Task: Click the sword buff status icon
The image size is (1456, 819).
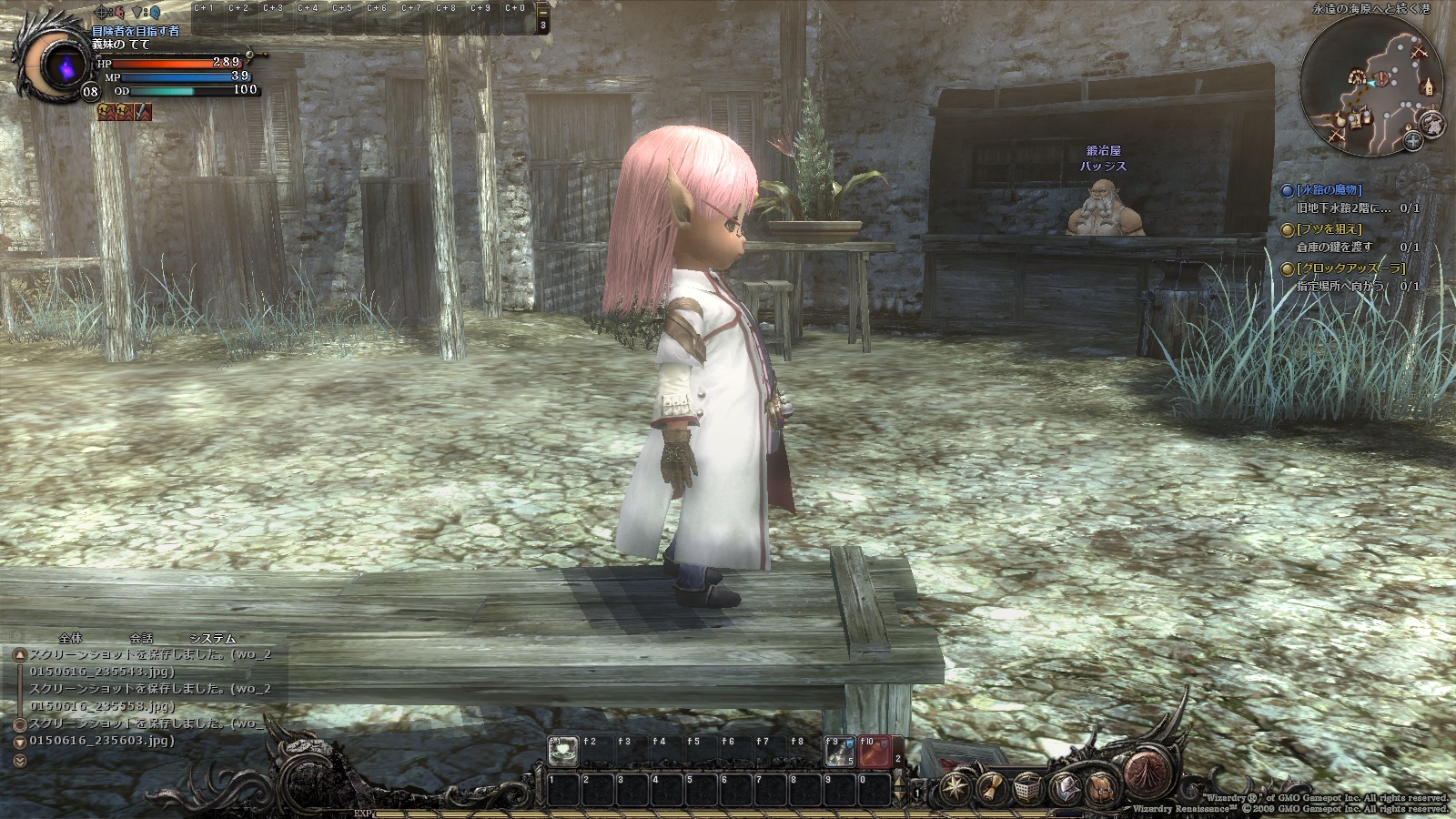Action: click(x=143, y=112)
